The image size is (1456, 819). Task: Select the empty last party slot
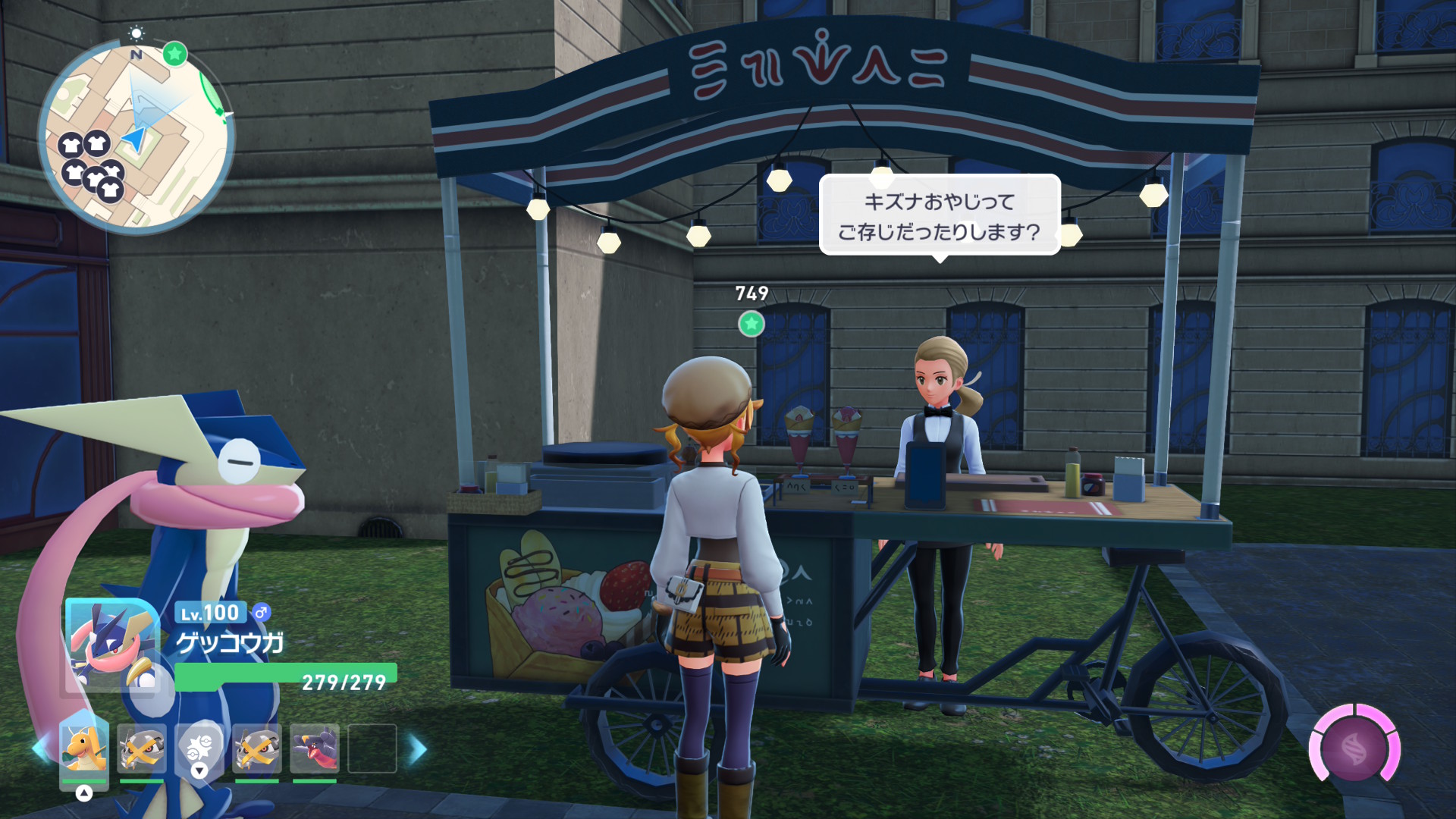click(372, 748)
